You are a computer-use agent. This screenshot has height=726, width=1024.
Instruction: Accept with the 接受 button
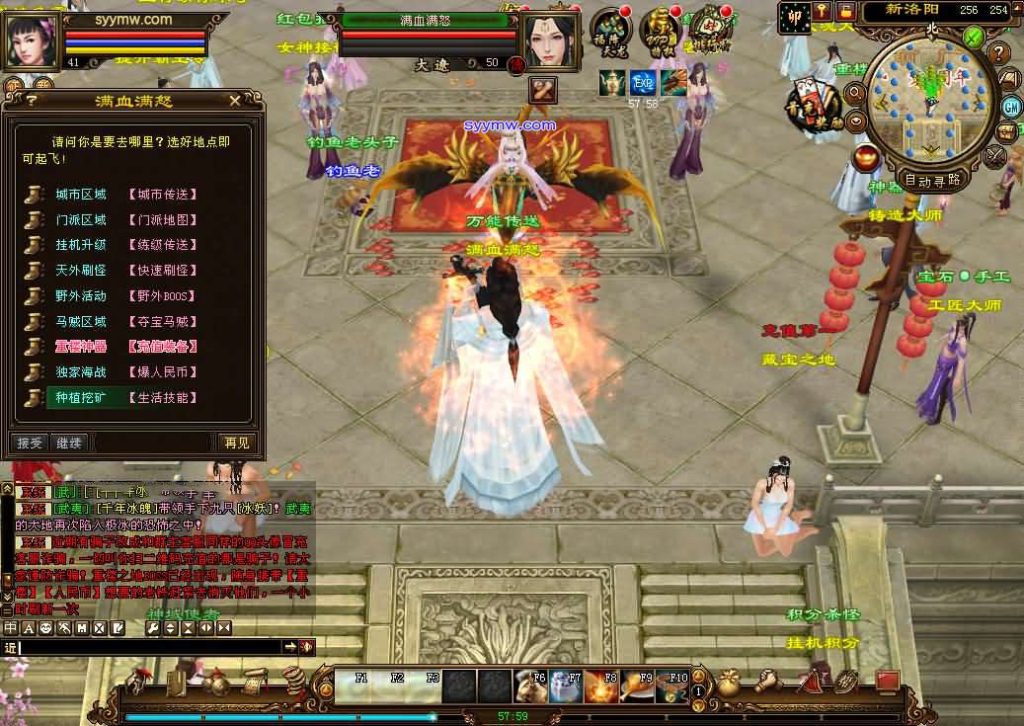pyautogui.click(x=30, y=442)
